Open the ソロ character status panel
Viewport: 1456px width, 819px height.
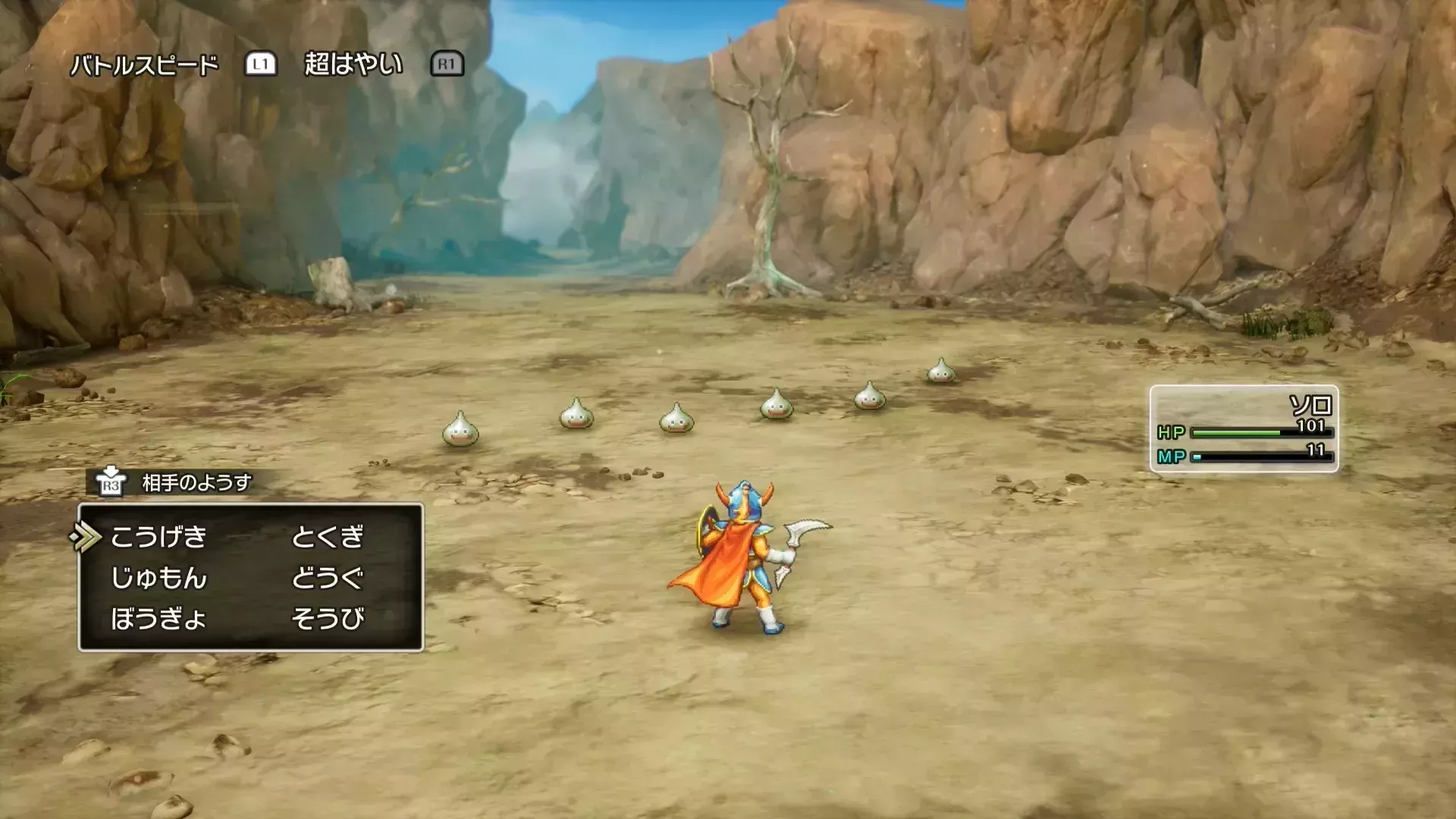[1244, 429]
